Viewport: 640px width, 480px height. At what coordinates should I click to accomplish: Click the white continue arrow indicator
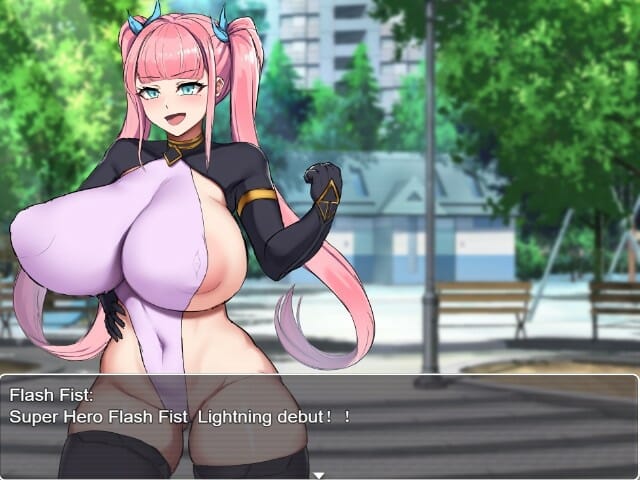(x=319, y=475)
